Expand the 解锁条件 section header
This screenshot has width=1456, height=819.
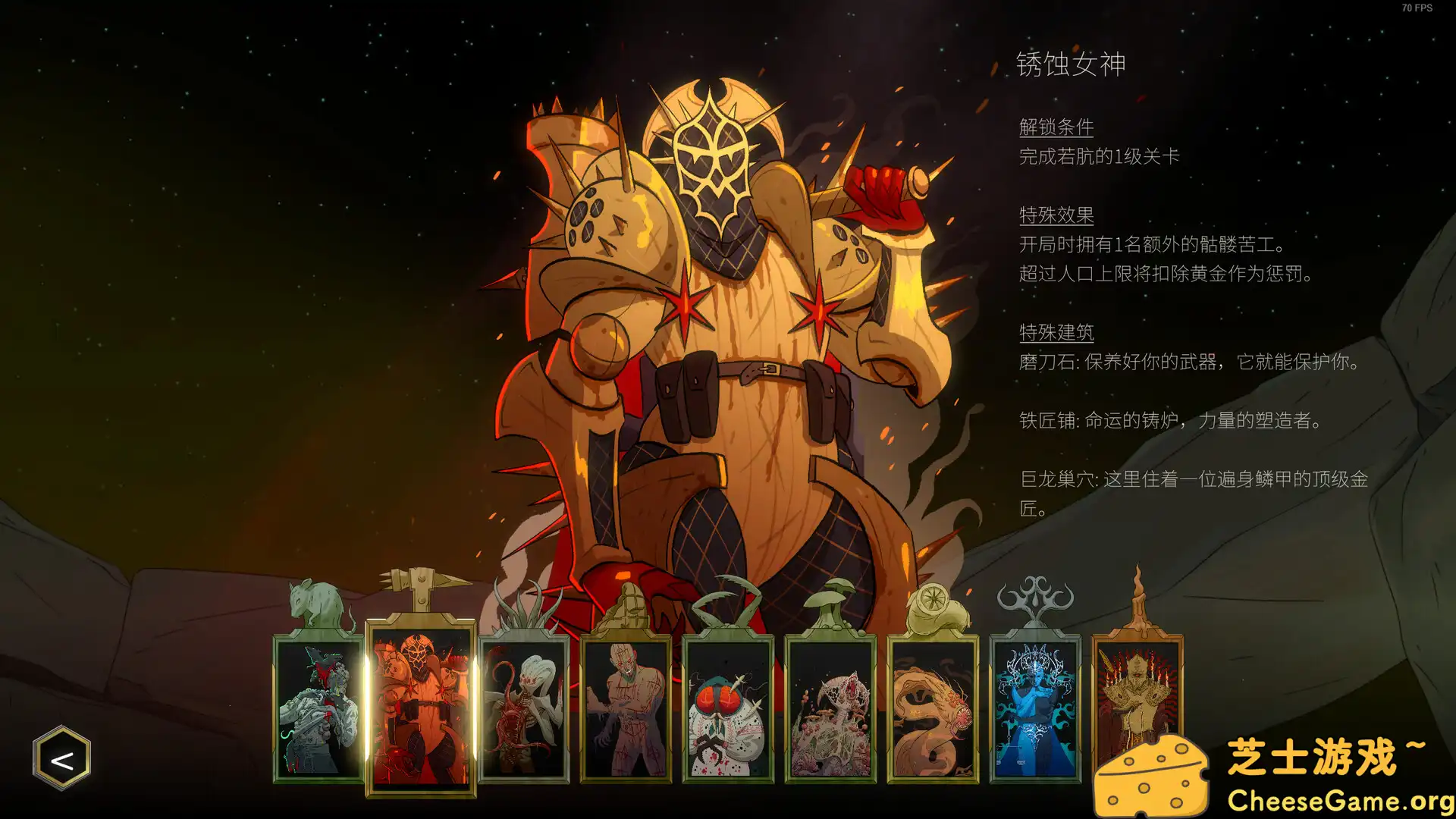pyautogui.click(x=1056, y=127)
